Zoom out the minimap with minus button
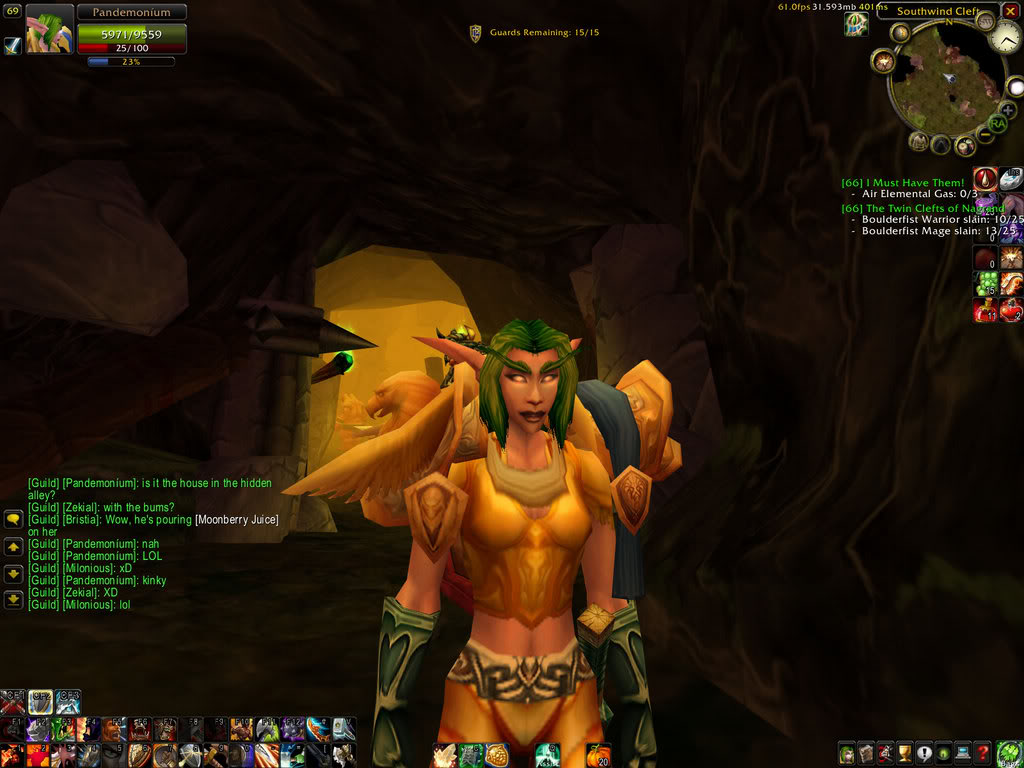Image resolution: width=1024 pixels, height=768 pixels. (985, 133)
